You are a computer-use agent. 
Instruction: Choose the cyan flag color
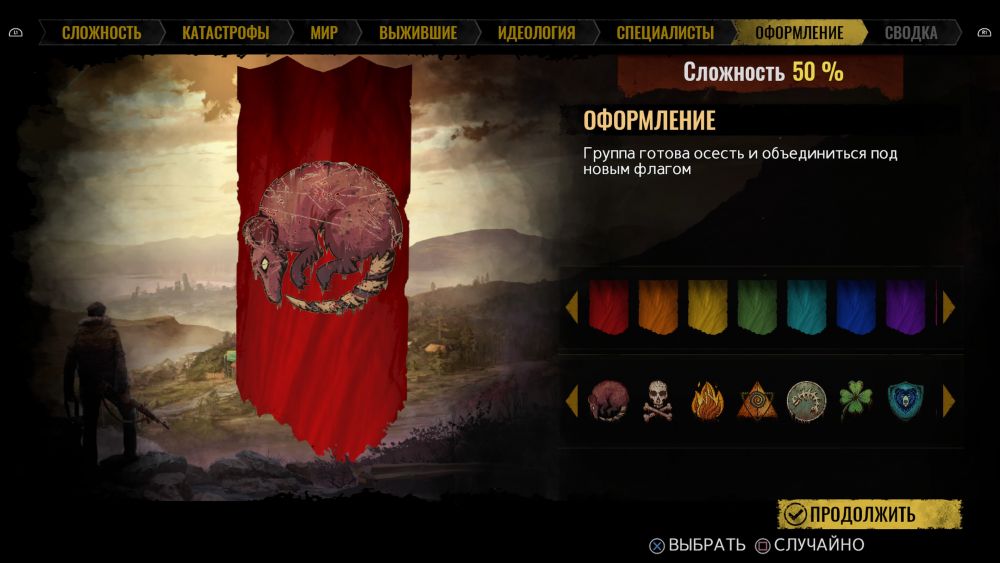pos(807,306)
